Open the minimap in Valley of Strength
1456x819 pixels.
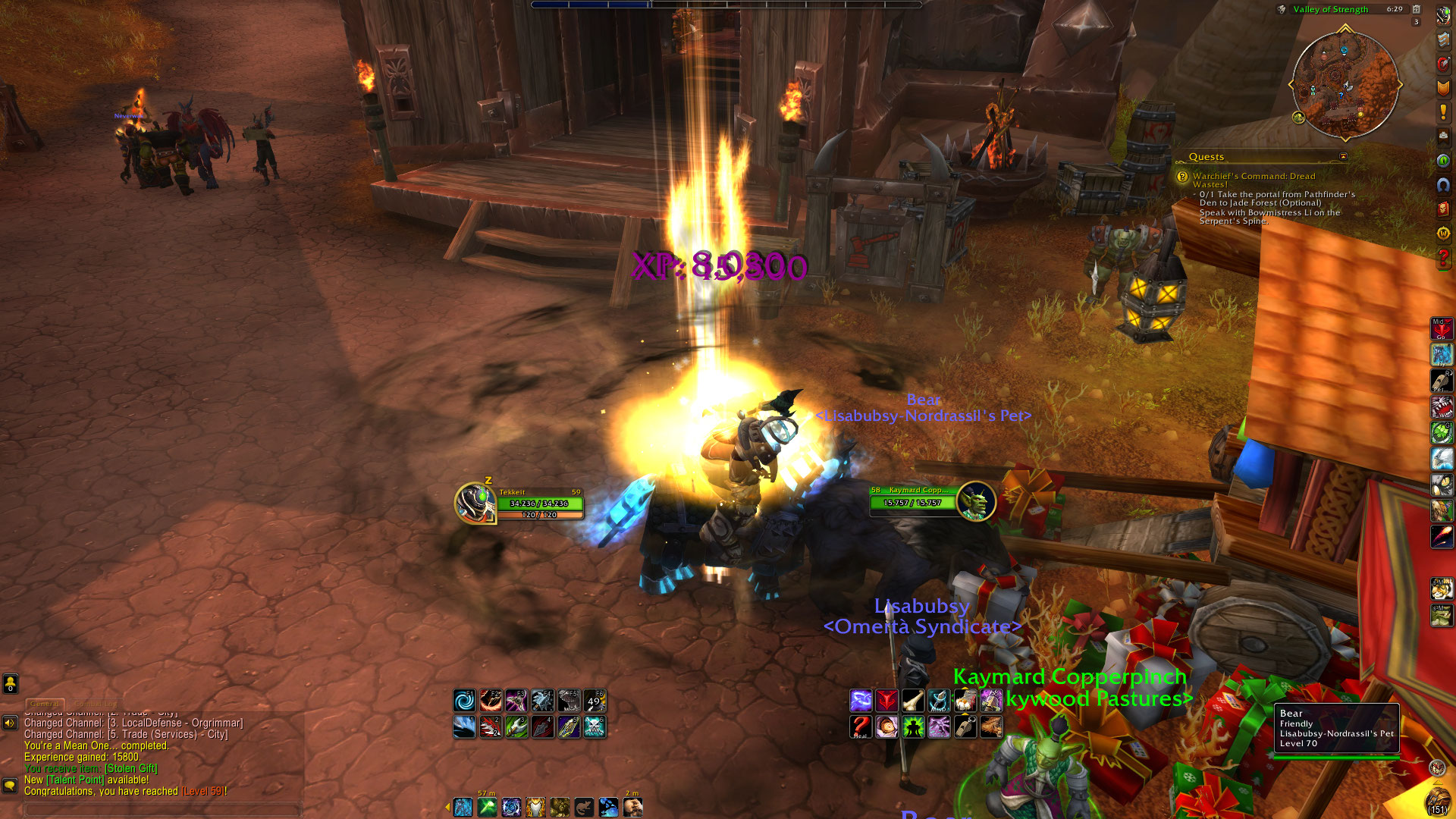point(1345,83)
